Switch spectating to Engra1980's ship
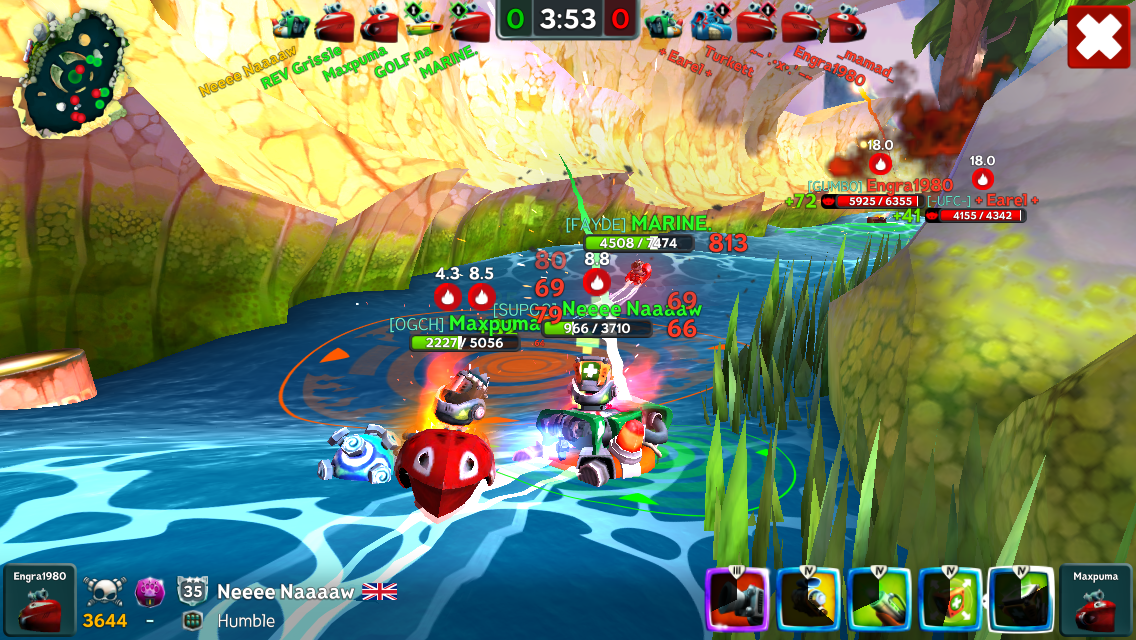Image resolution: width=1136 pixels, height=640 pixels. tap(39, 599)
